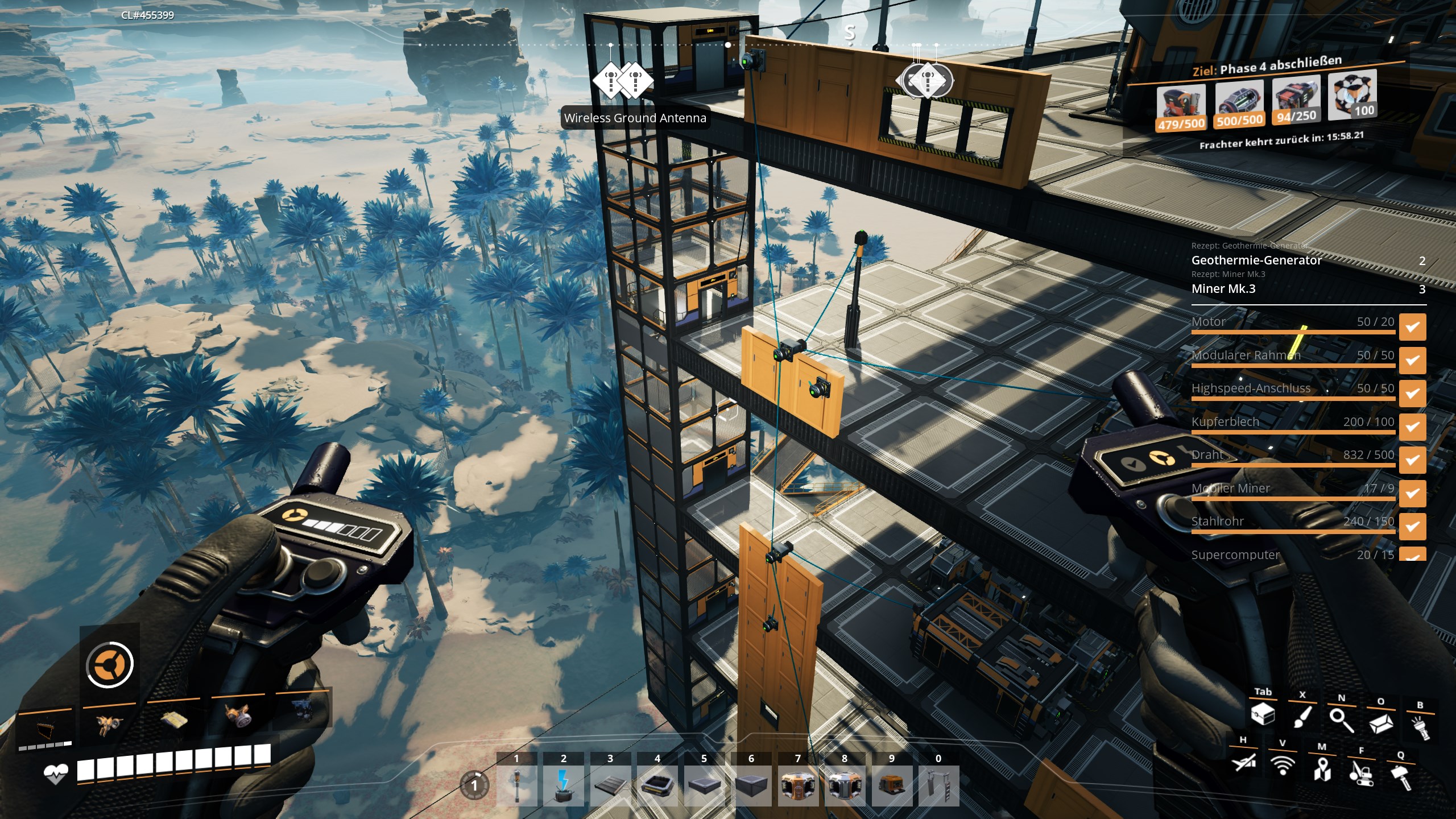Click the wireless signal icon
This screenshot has width=1456, height=819.
(1283, 765)
